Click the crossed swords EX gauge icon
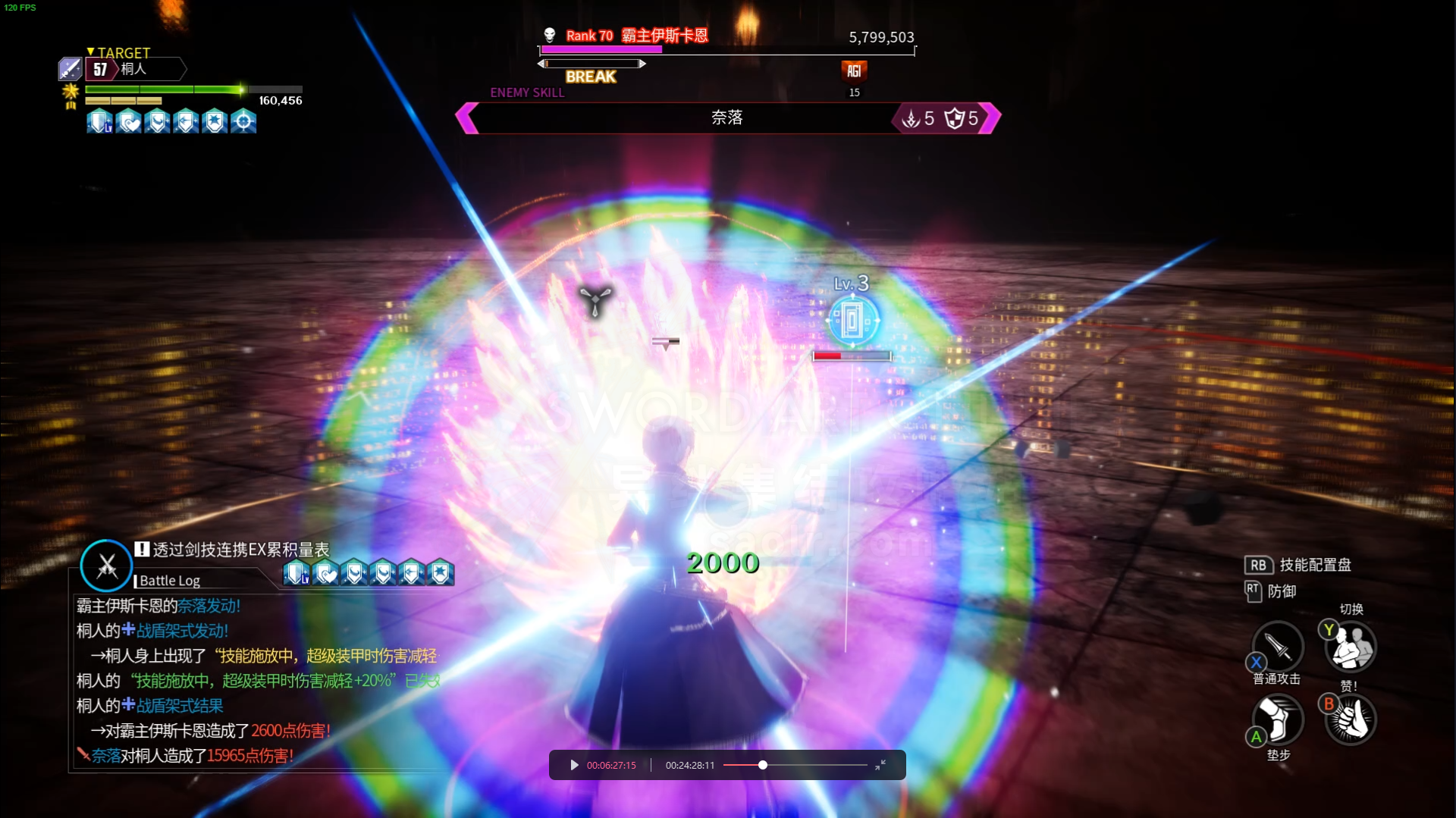The image size is (1456, 818). pos(106,566)
